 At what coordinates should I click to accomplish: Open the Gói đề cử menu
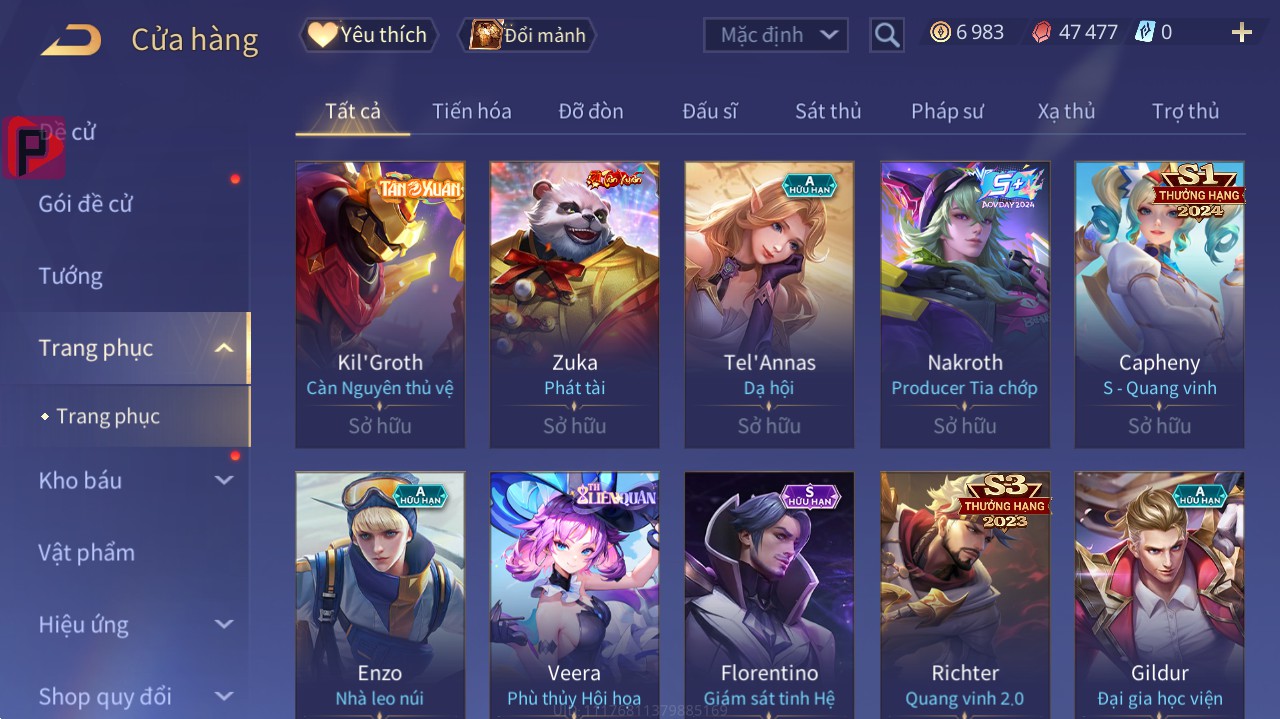pyautogui.click(x=86, y=204)
